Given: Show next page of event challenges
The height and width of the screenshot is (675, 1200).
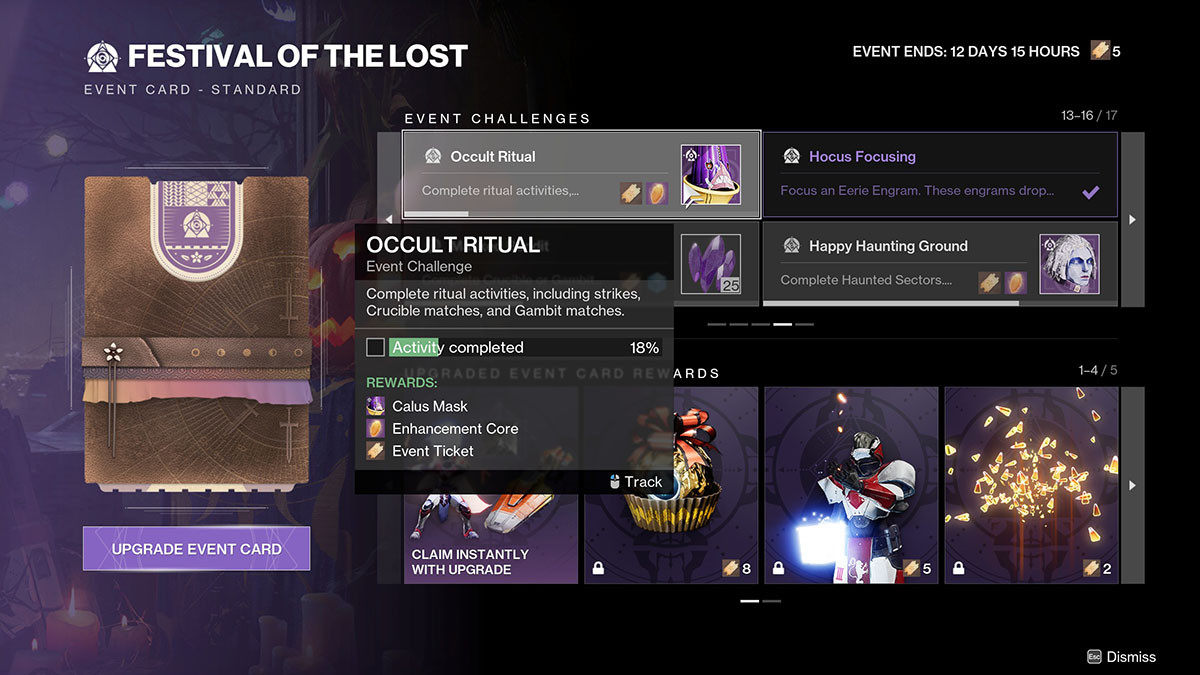Looking at the screenshot, I should click(1132, 219).
